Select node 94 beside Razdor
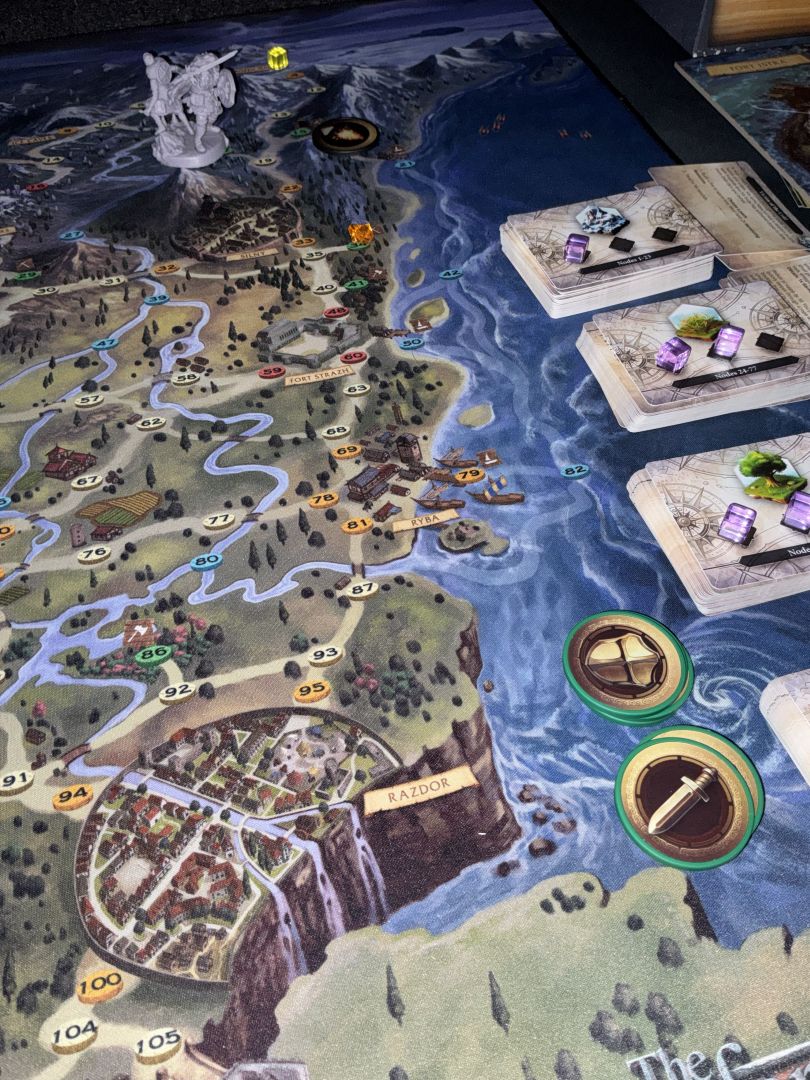 (x=72, y=796)
